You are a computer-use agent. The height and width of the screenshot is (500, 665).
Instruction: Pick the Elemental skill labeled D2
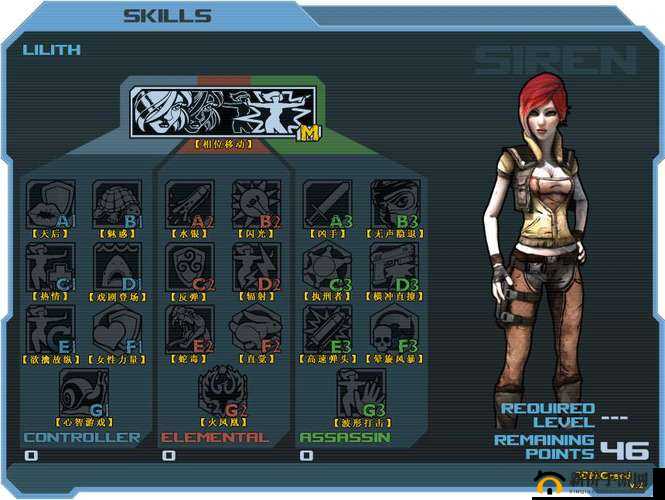(256, 265)
